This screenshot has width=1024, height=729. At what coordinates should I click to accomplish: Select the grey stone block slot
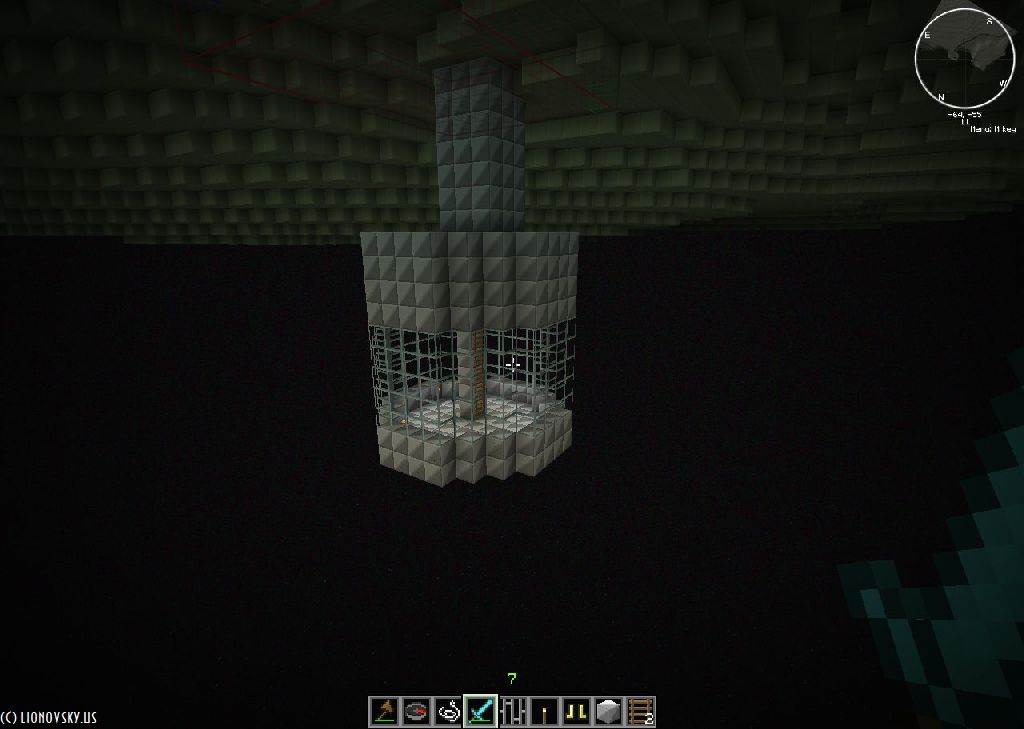608,711
